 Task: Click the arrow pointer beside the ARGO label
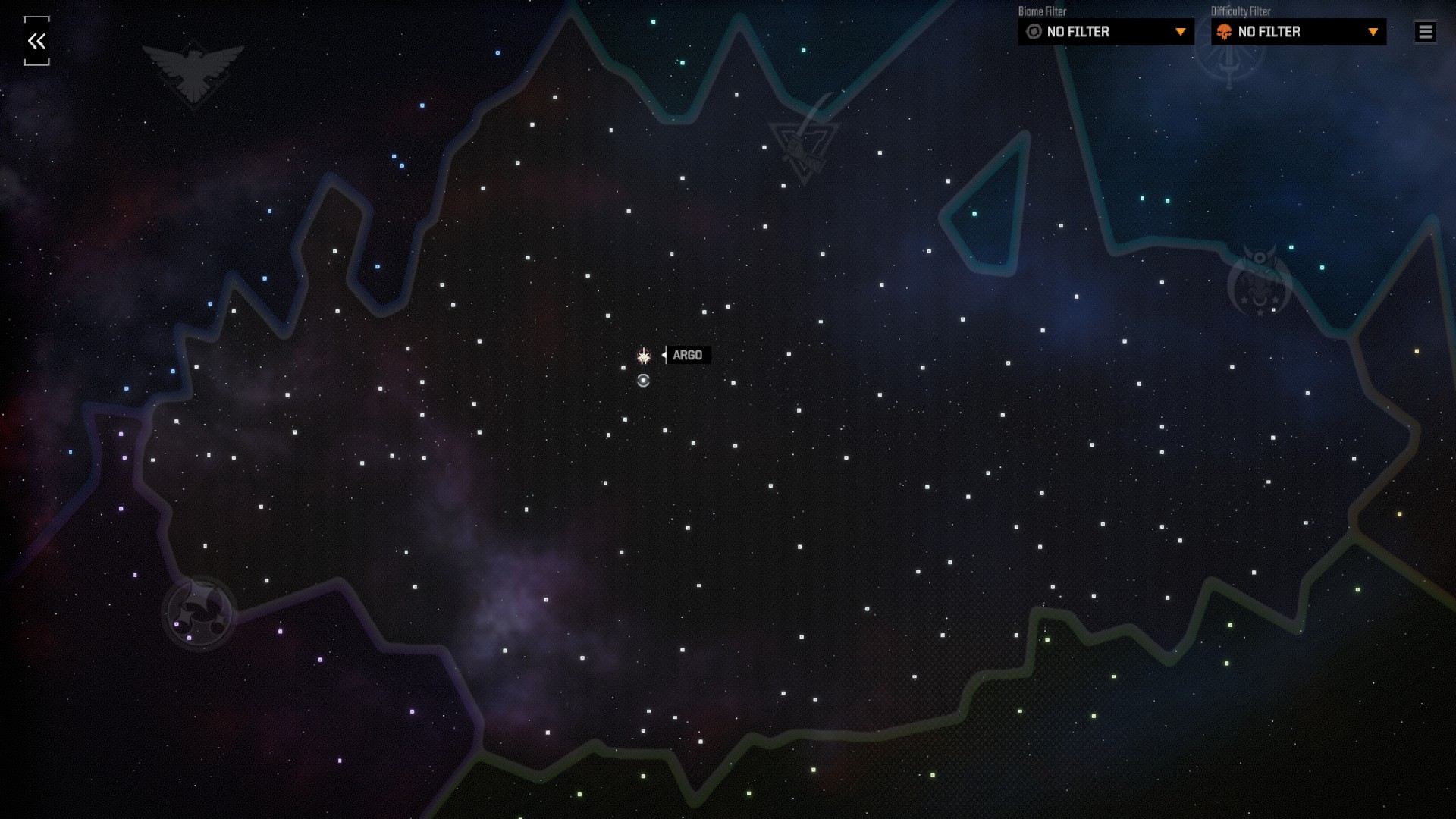click(x=665, y=354)
